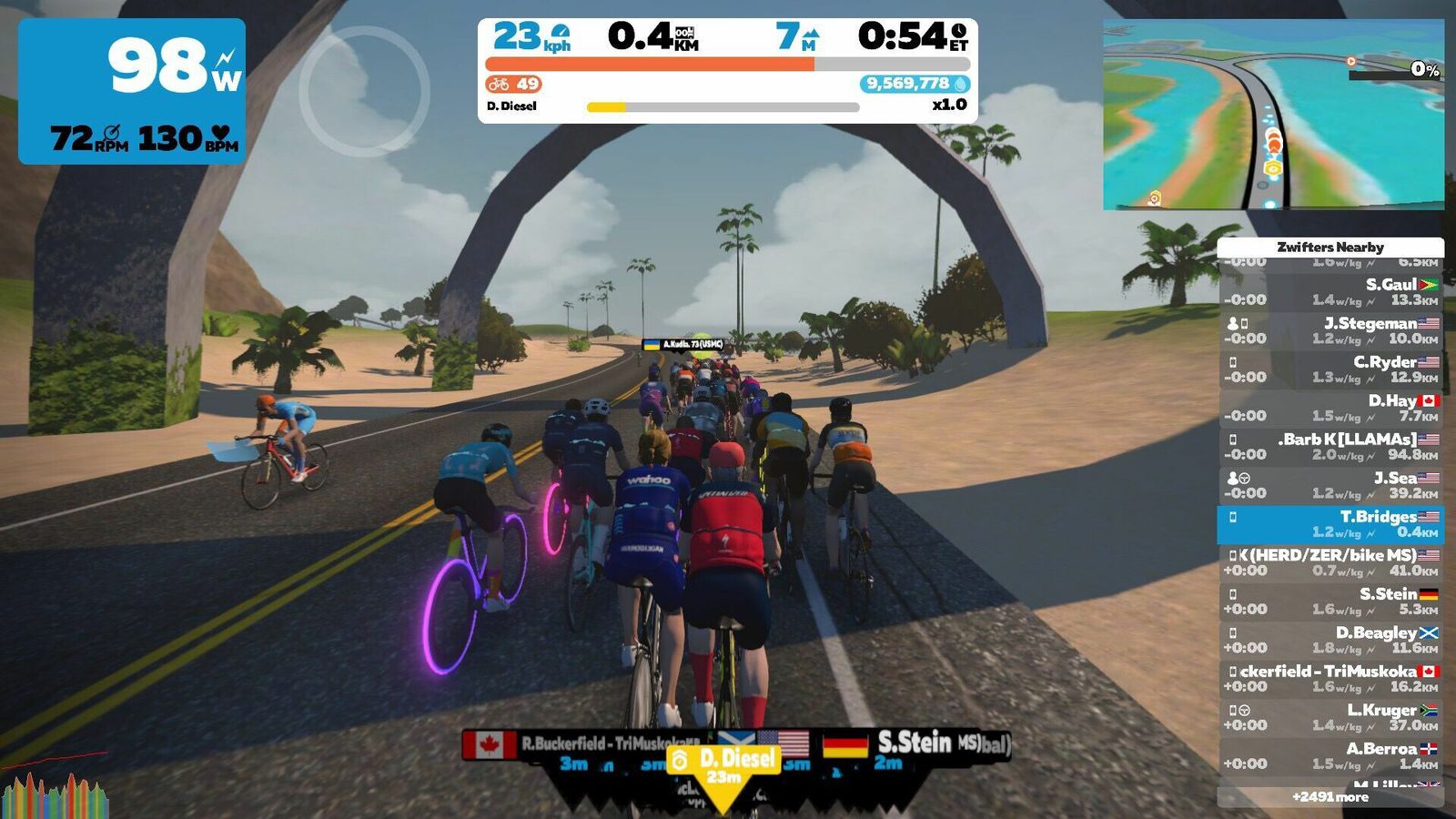Select C.Ryder rider row
The width and height of the screenshot is (1456, 819).
point(1330,369)
